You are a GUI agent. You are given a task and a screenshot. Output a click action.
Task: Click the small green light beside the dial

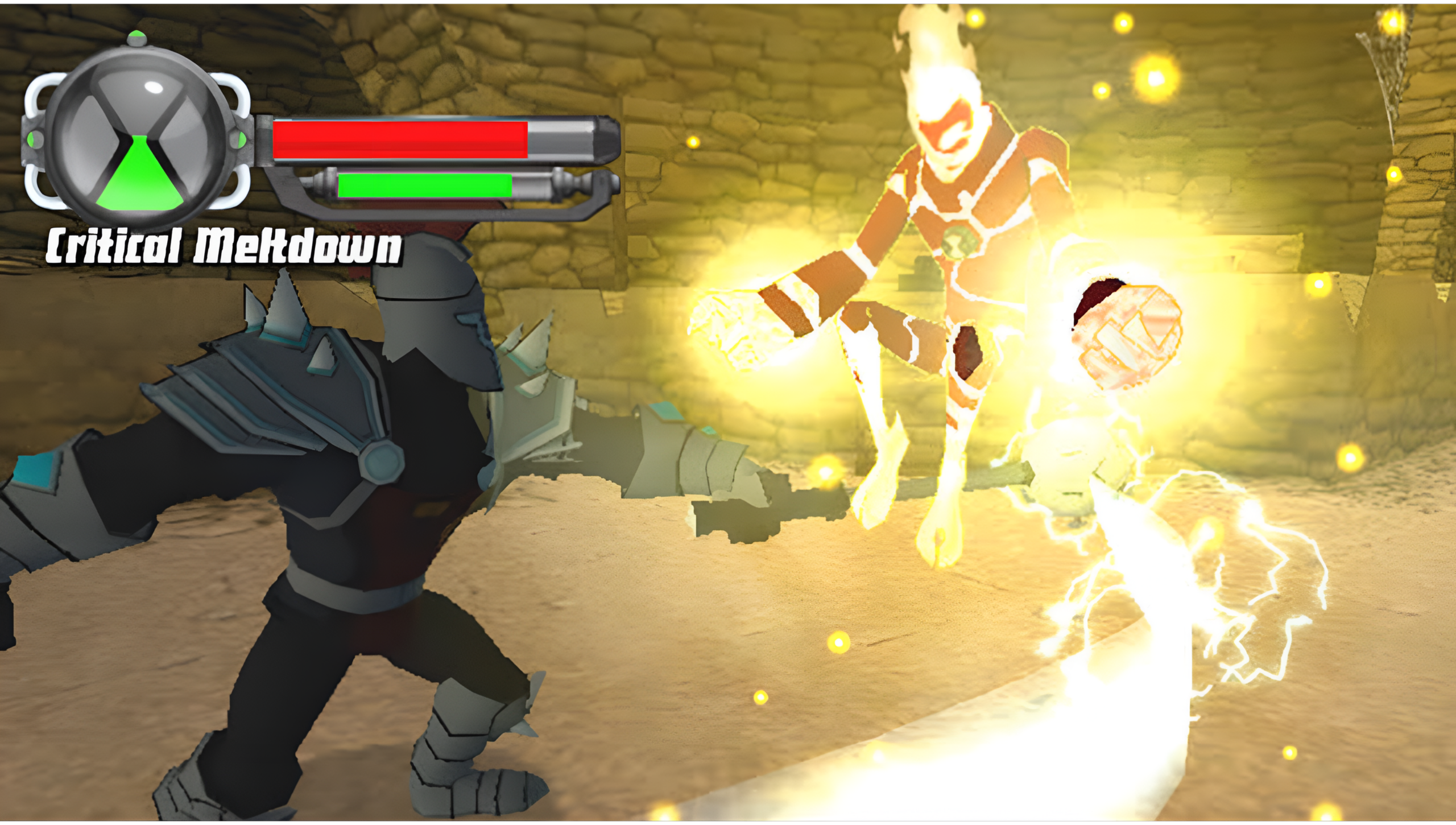(x=242, y=138)
